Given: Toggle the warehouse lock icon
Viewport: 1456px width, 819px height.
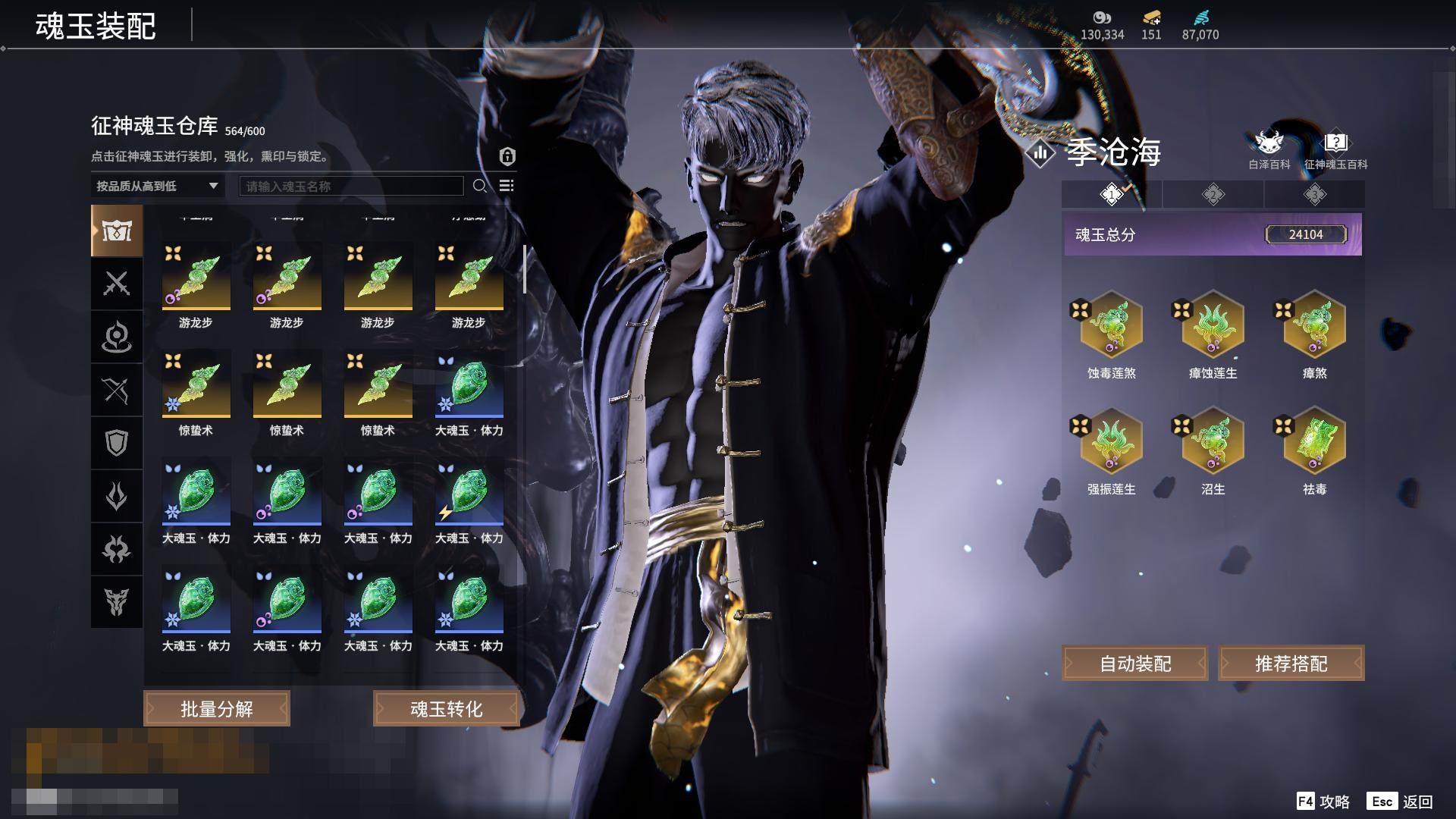Looking at the screenshot, I should (x=507, y=156).
